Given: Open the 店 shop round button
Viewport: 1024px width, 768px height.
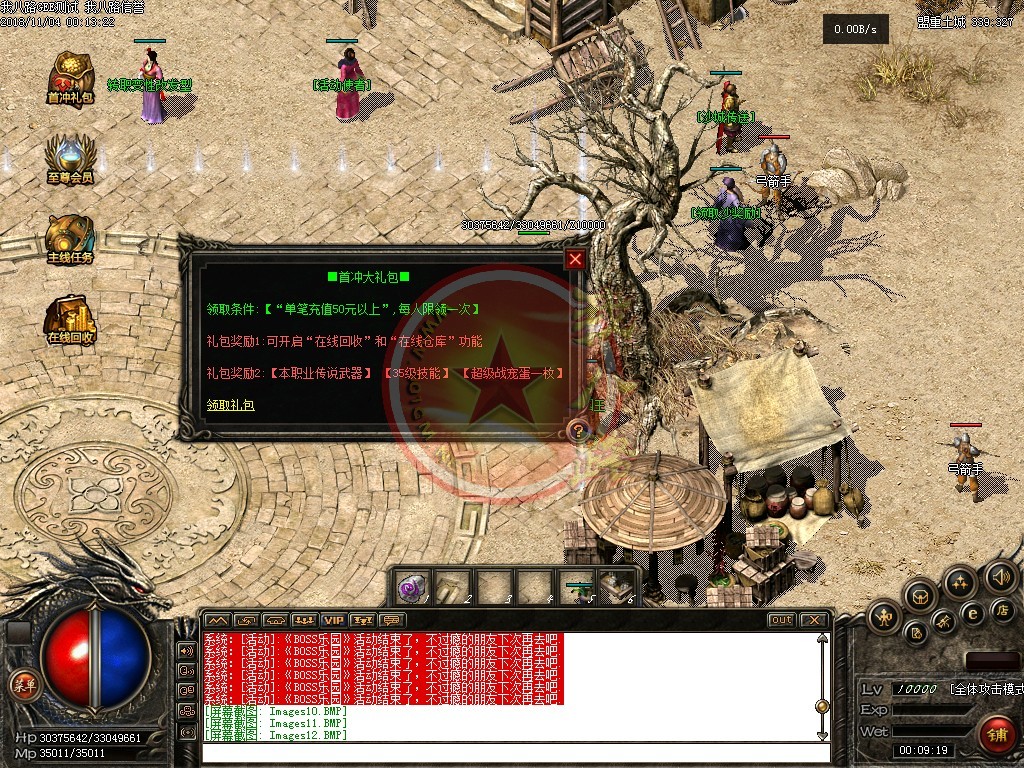Looking at the screenshot, I should 1001,609.
